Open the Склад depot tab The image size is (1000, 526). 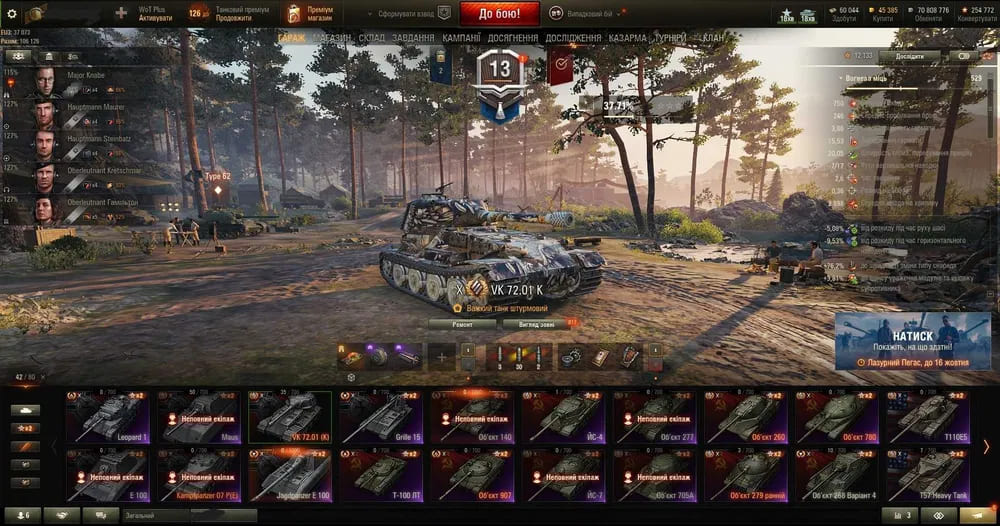pos(372,38)
